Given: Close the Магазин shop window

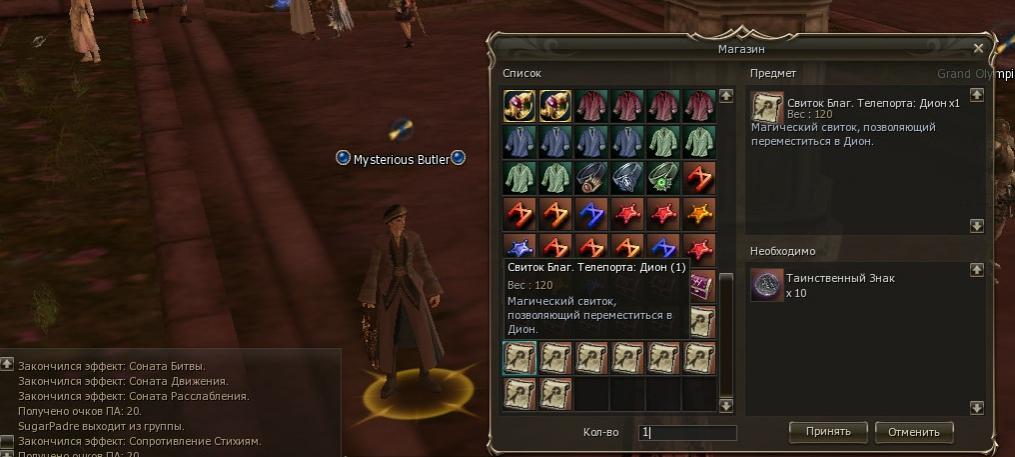Looking at the screenshot, I should click(x=979, y=48).
